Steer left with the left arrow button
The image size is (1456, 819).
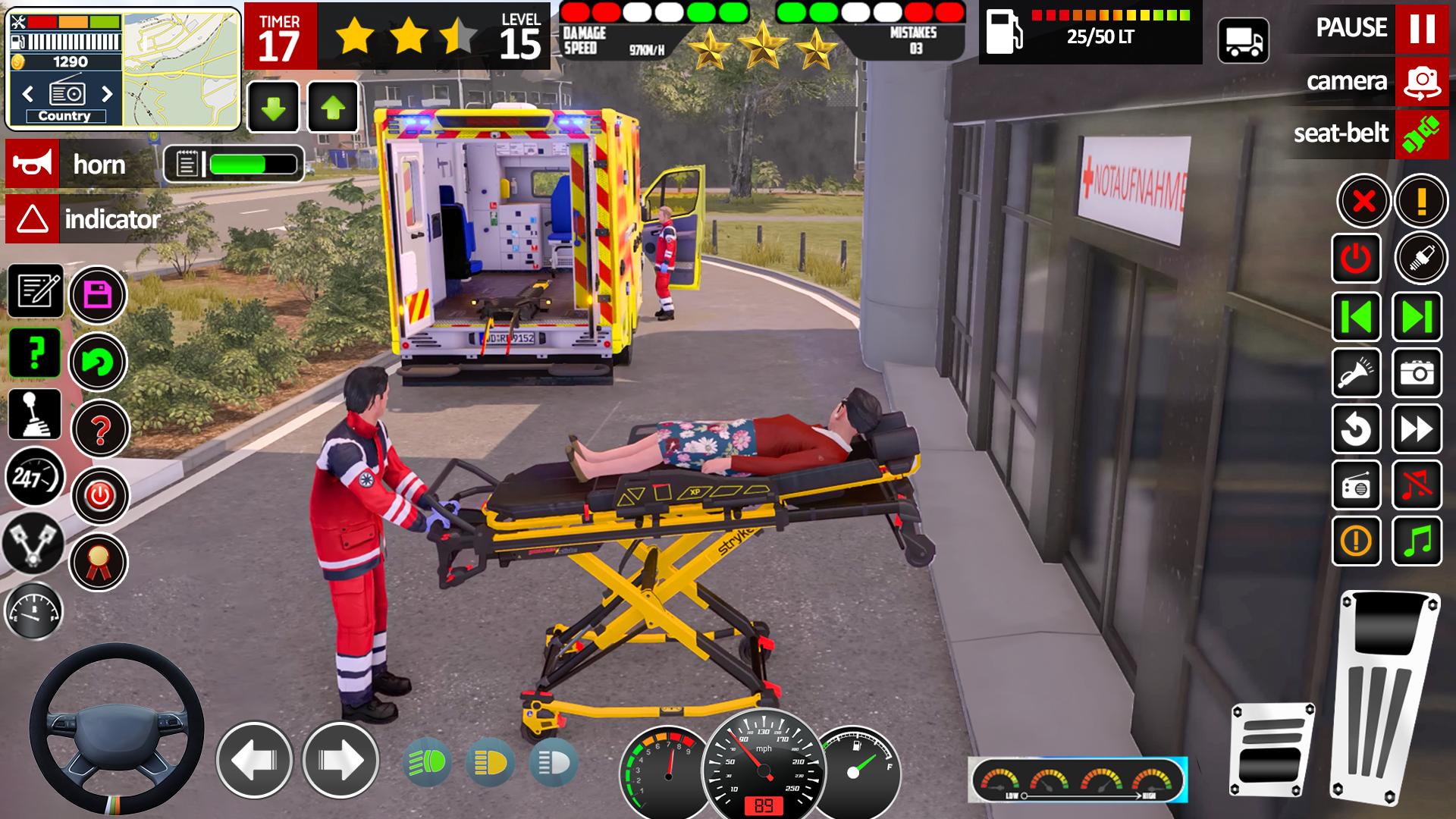(x=254, y=760)
